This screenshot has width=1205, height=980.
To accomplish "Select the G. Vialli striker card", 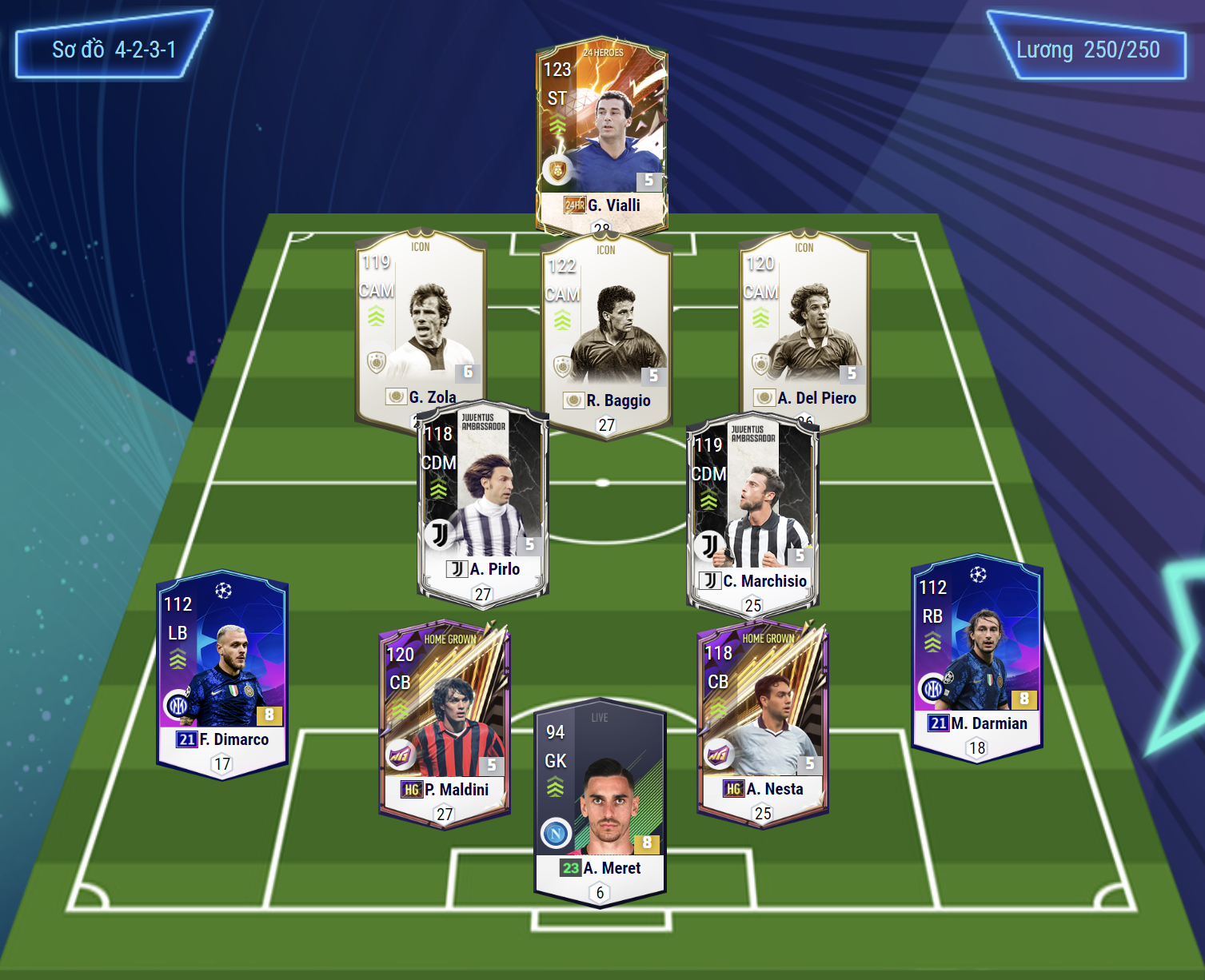I will pos(601,132).
